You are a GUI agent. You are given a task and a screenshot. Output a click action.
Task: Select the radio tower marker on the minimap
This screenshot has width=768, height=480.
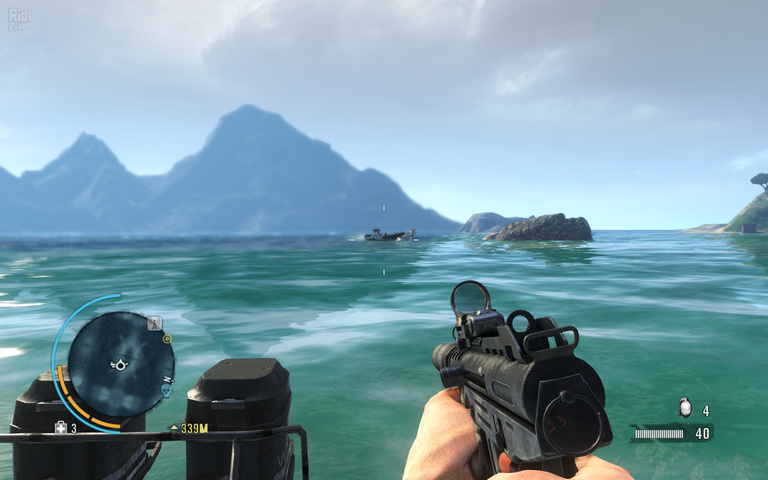coord(155,323)
